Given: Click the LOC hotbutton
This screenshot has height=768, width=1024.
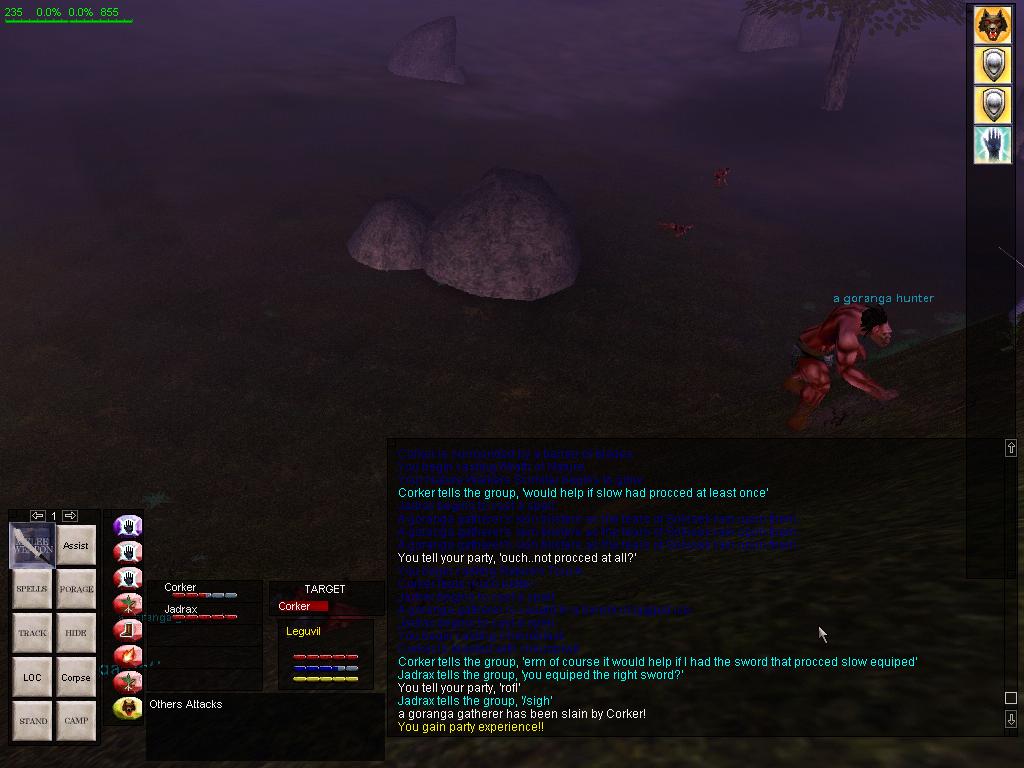Looking at the screenshot, I should (32, 677).
